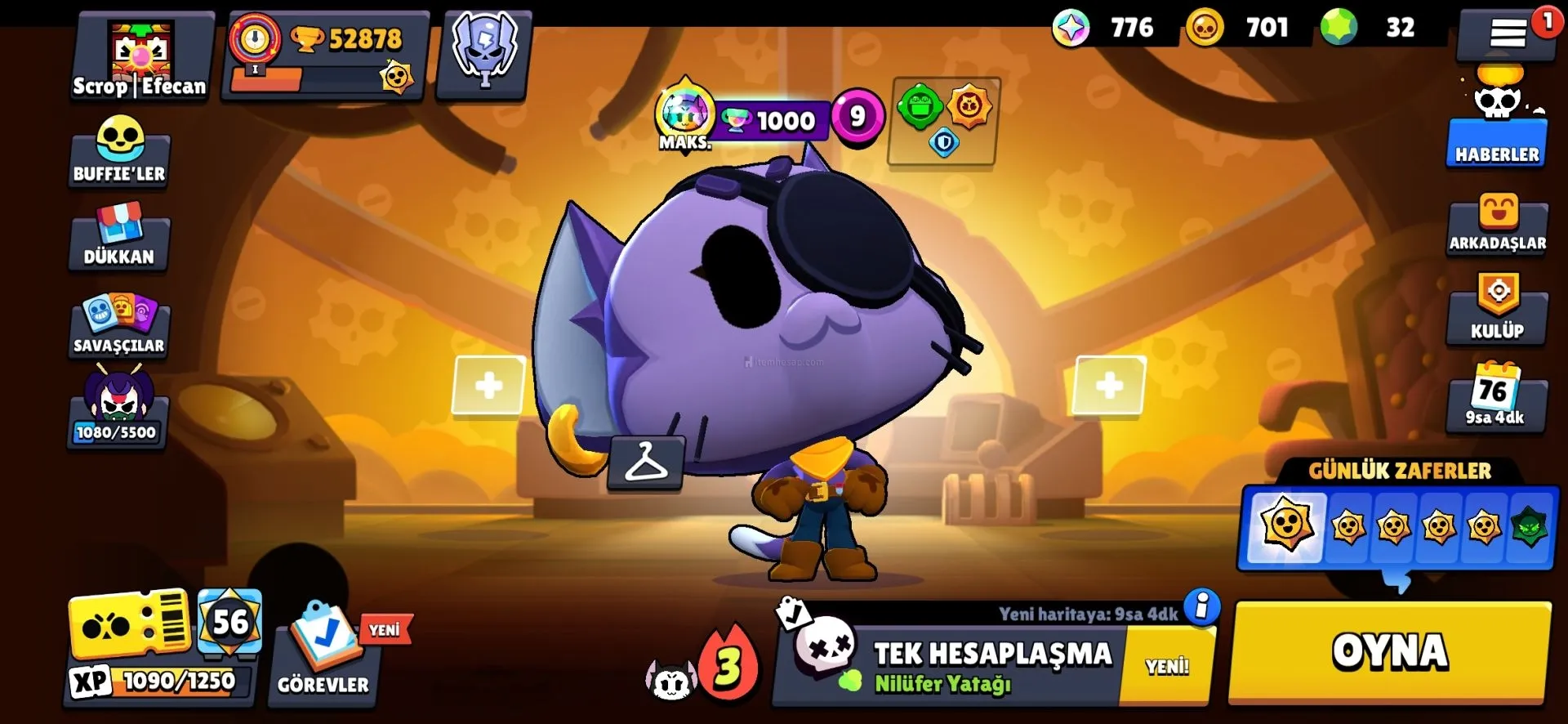
Task: Open the ranked skull emblem button
Action: pyautogui.click(x=484, y=53)
